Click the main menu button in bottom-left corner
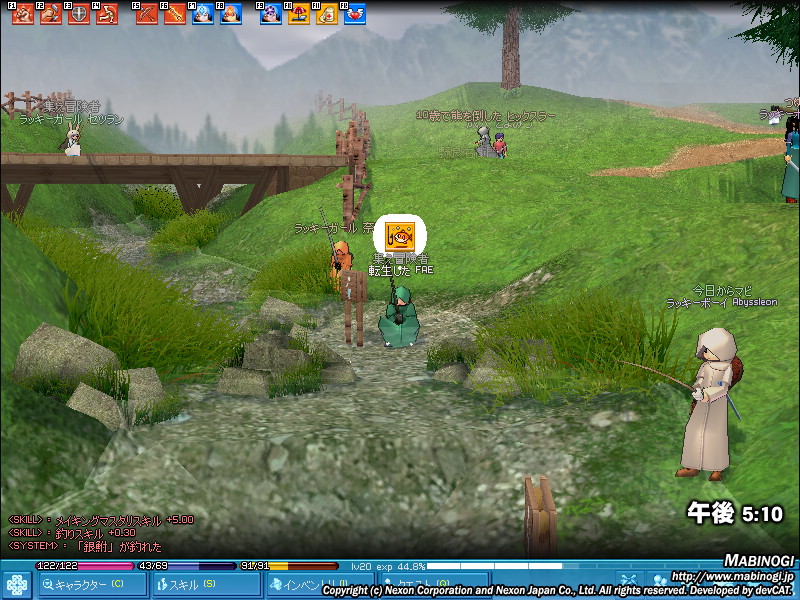 click(17, 583)
